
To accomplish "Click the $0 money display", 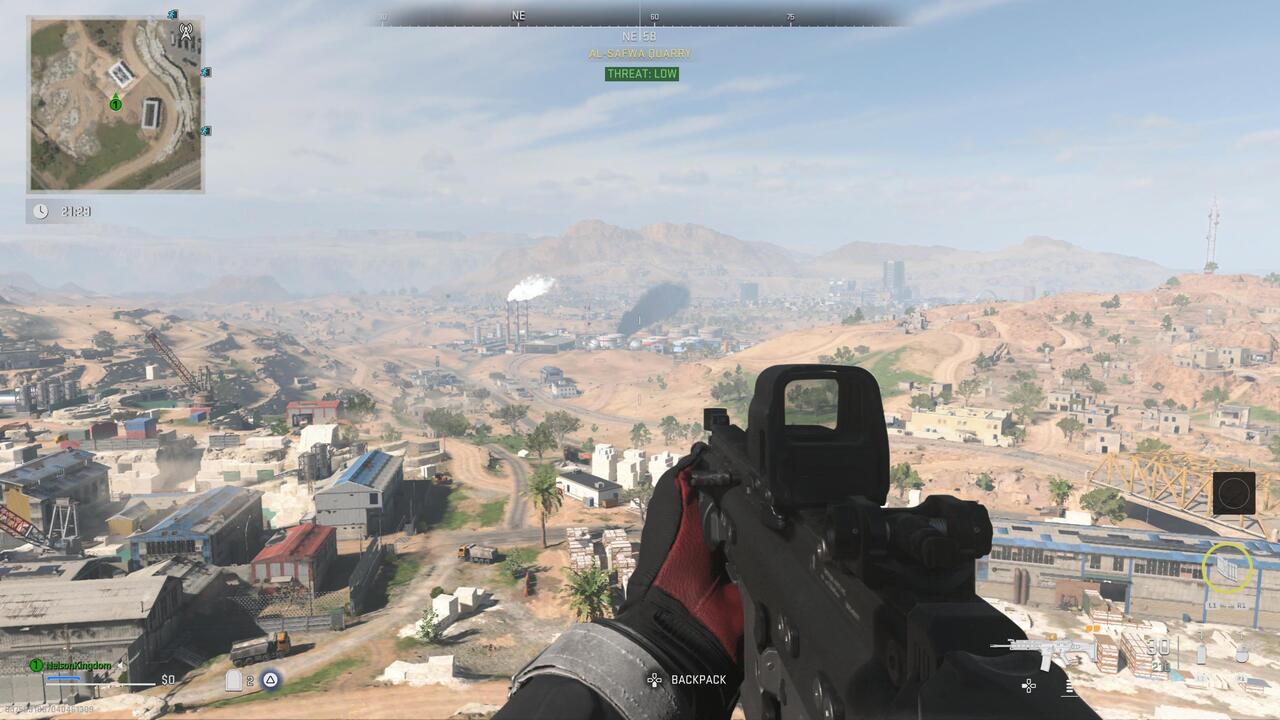I will click(x=167, y=679).
